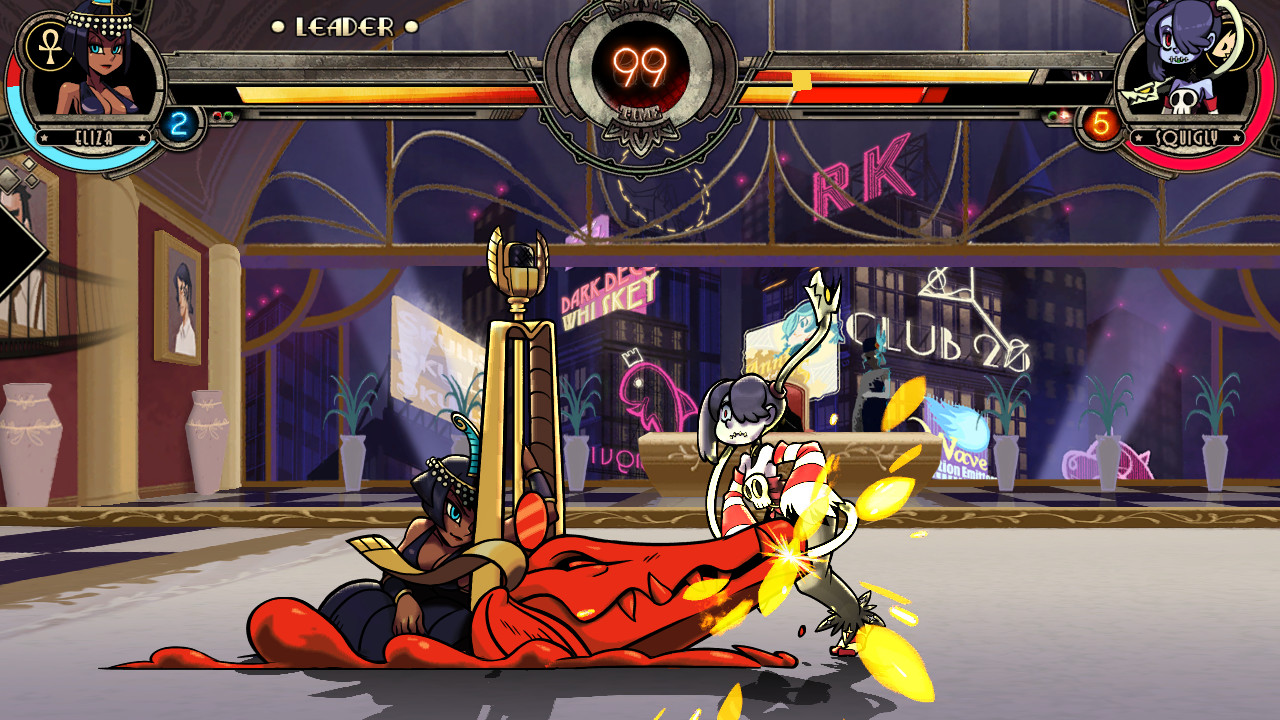Image resolution: width=1280 pixels, height=720 pixels.
Task: Click the small Squigly face icon on the health bar
Action: (x=1082, y=76)
